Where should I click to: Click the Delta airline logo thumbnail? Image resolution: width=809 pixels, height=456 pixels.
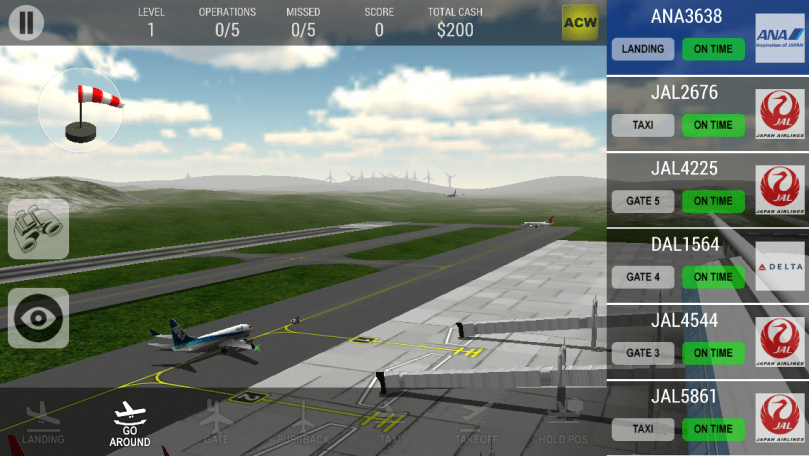pos(780,266)
